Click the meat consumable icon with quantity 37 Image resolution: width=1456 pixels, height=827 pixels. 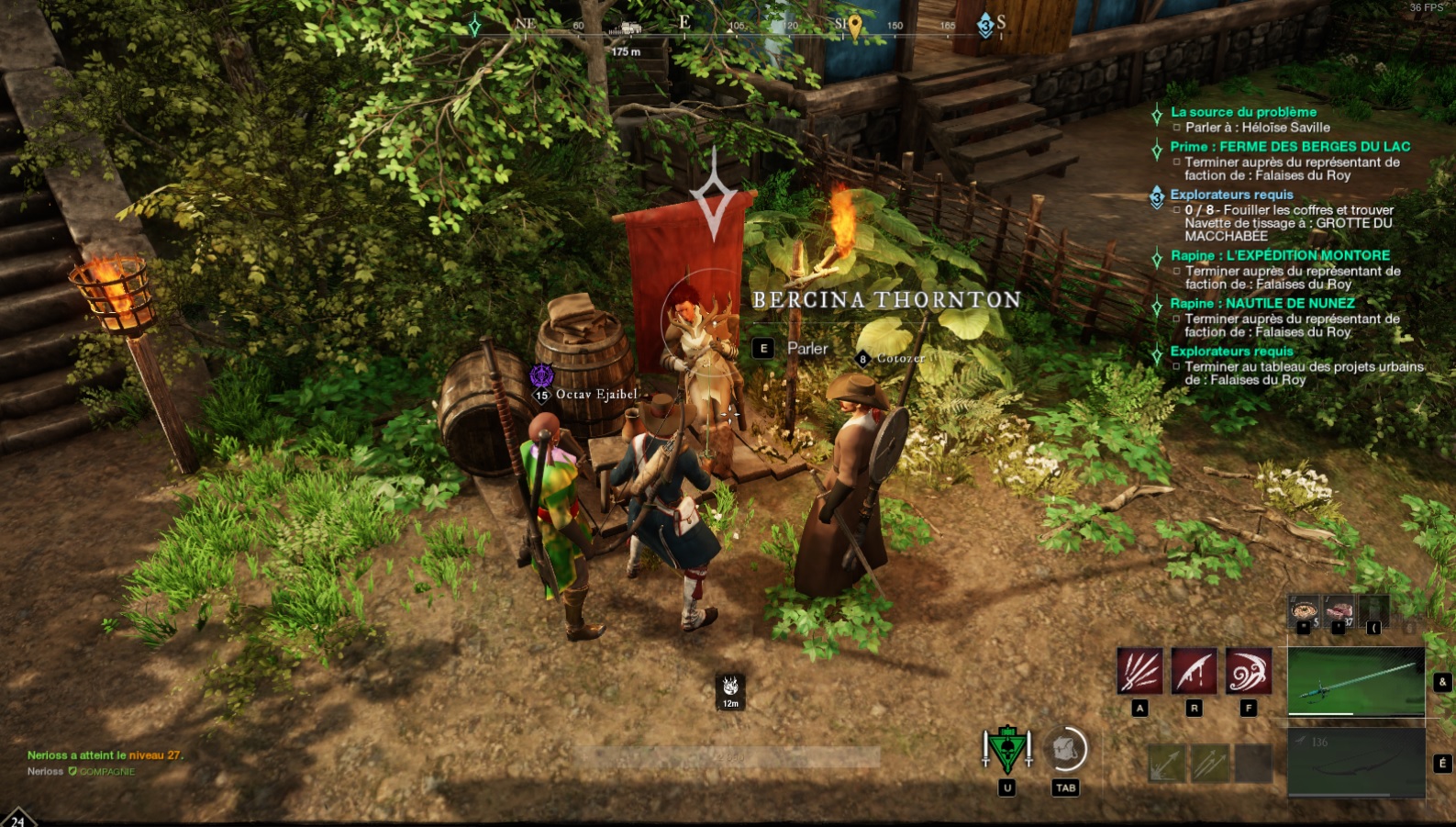[1339, 609]
